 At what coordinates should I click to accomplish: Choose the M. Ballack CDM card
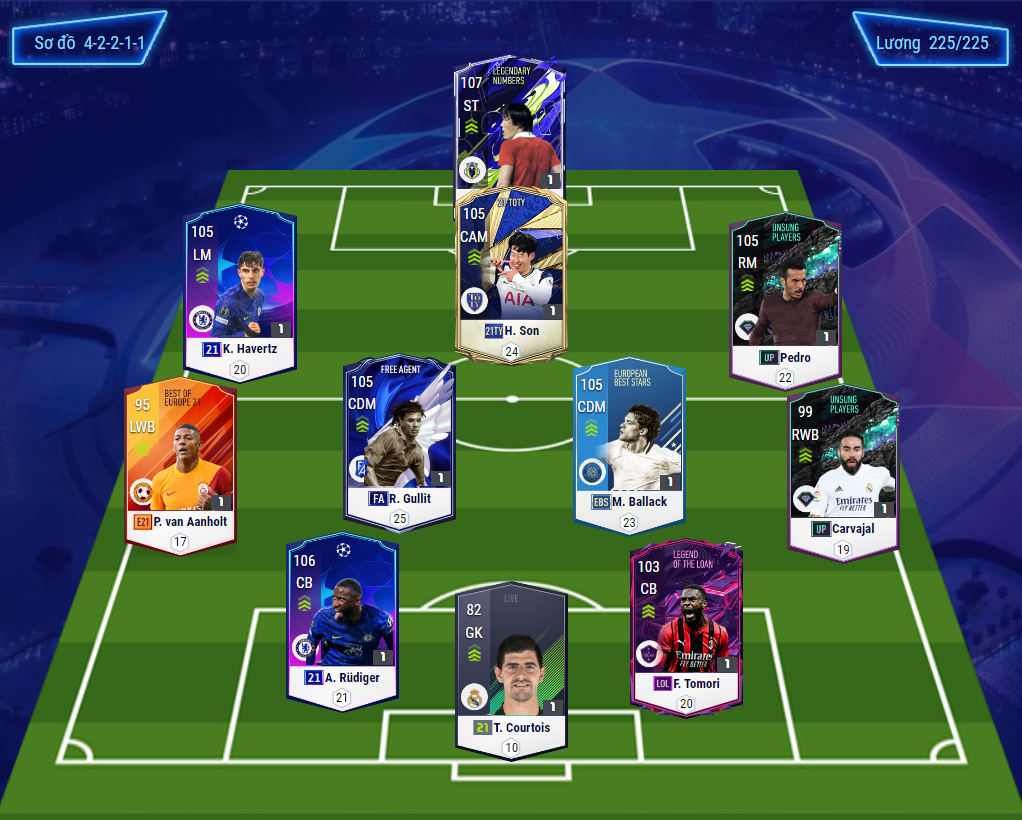coord(629,441)
